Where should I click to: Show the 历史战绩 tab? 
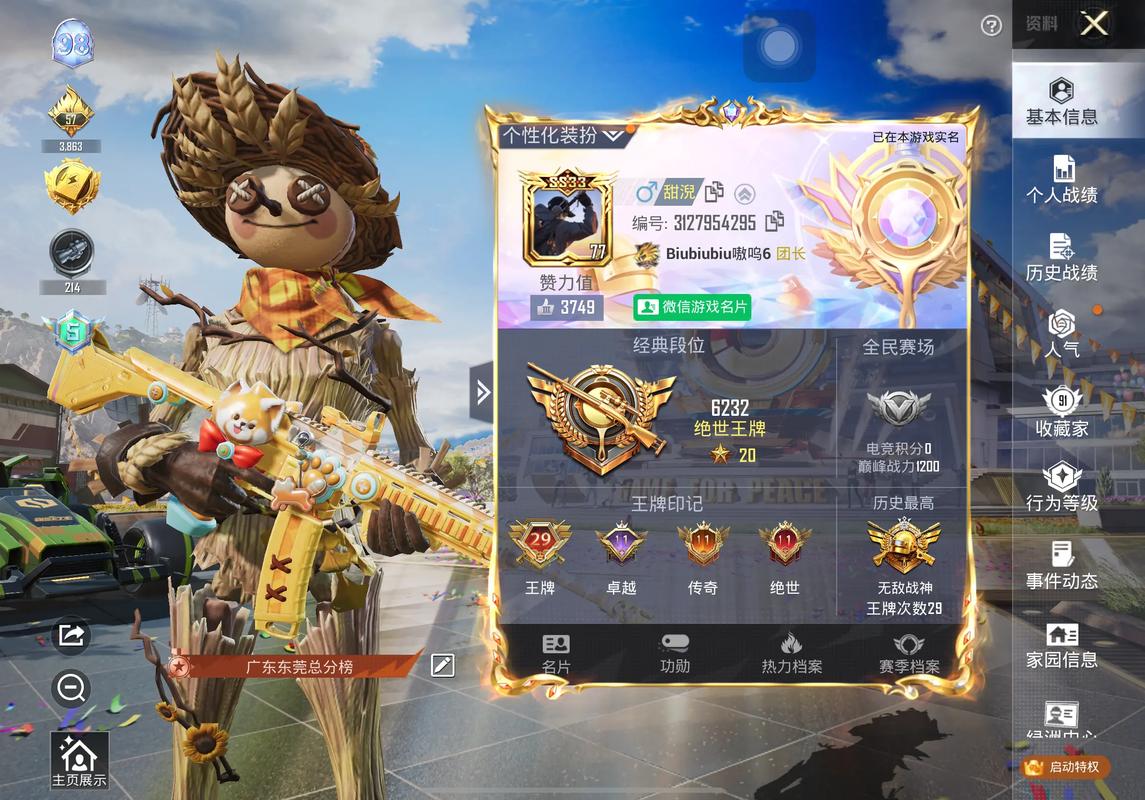click(1061, 259)
